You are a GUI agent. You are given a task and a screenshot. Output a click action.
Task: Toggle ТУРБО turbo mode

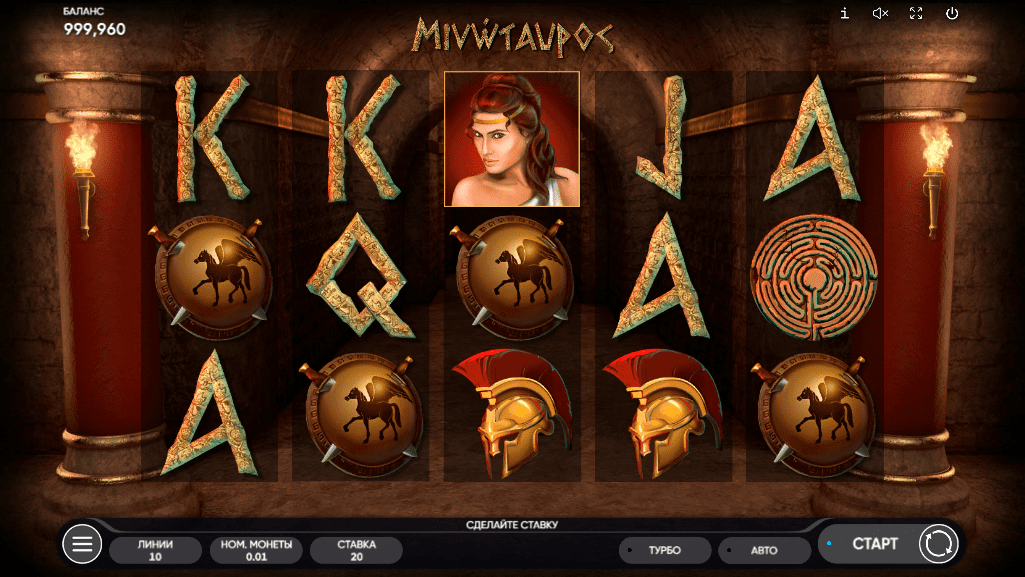(x=665, y=550)
